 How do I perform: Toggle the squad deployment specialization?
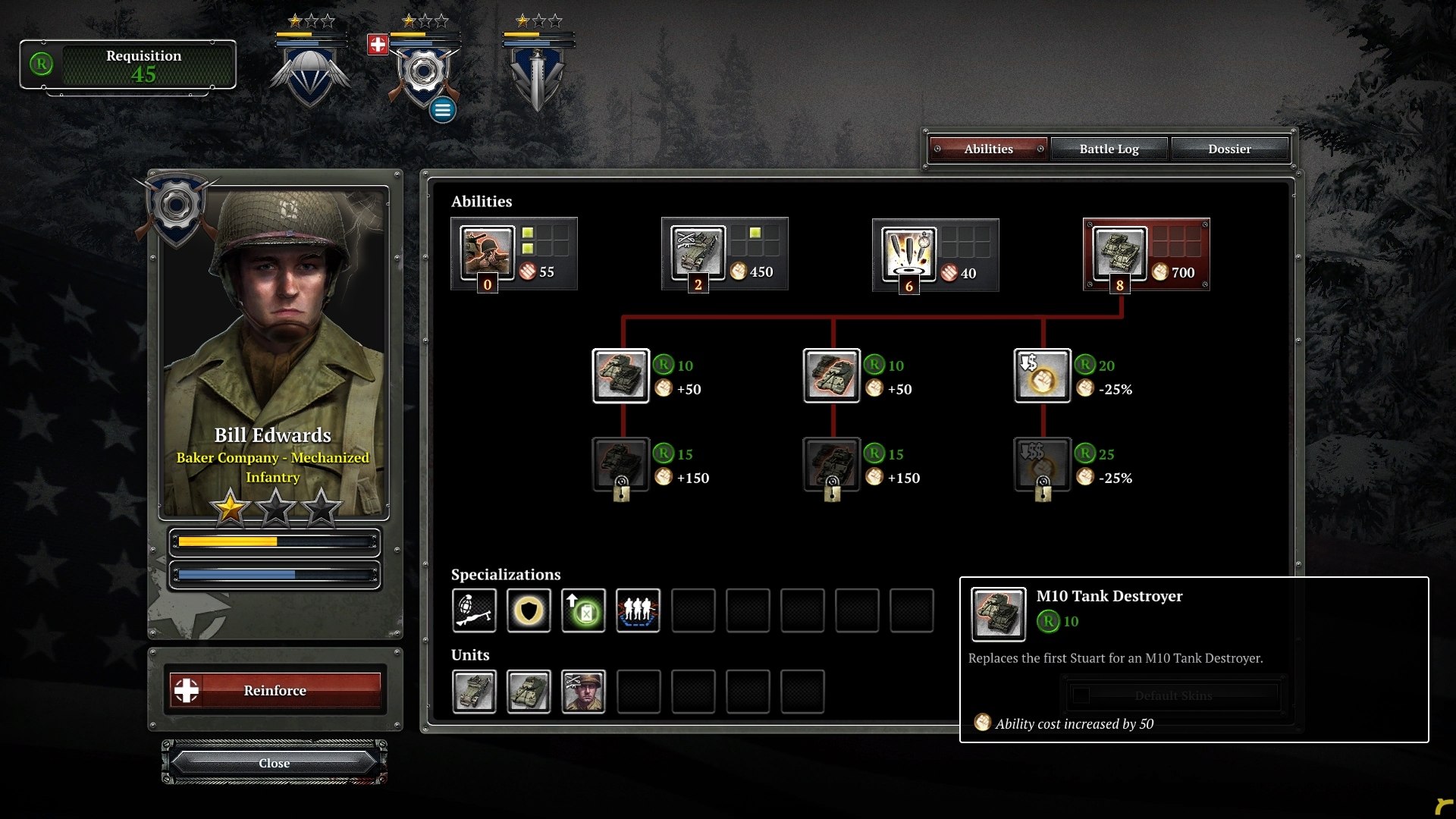pos(638,610)
